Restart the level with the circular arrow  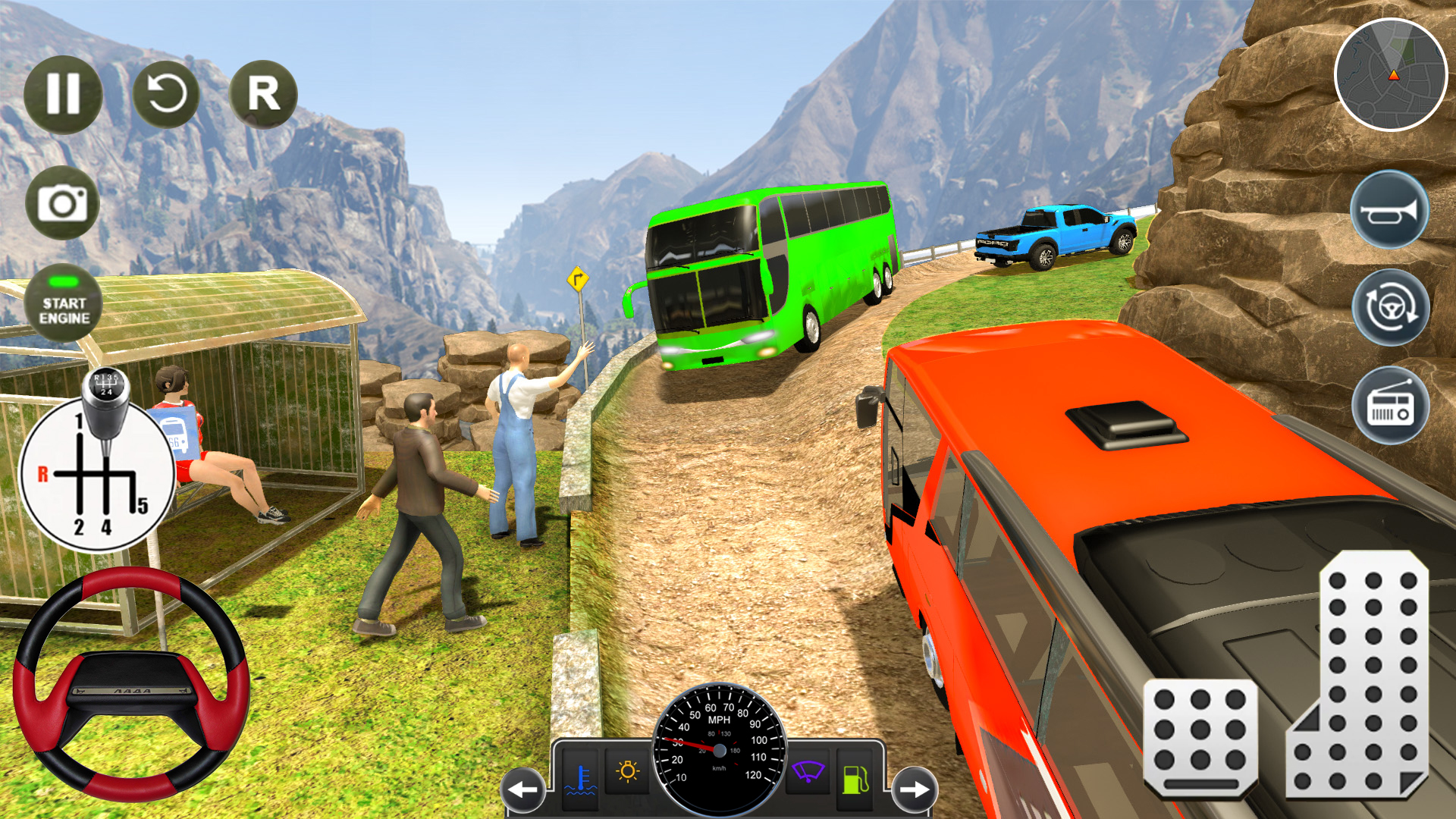pos(165,93)
